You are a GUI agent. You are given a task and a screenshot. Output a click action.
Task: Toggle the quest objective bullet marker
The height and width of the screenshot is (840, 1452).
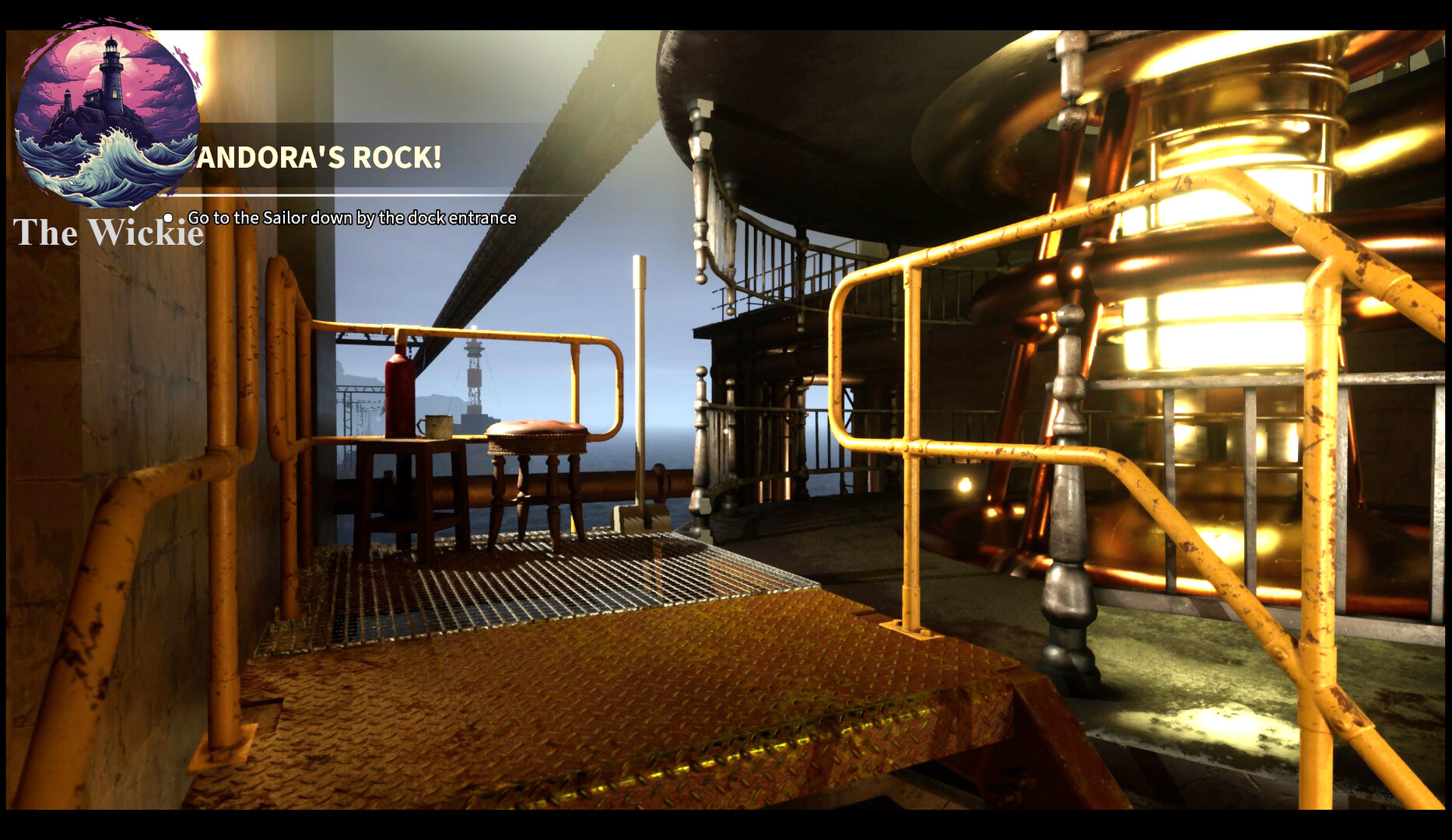(x=168, y=219)
